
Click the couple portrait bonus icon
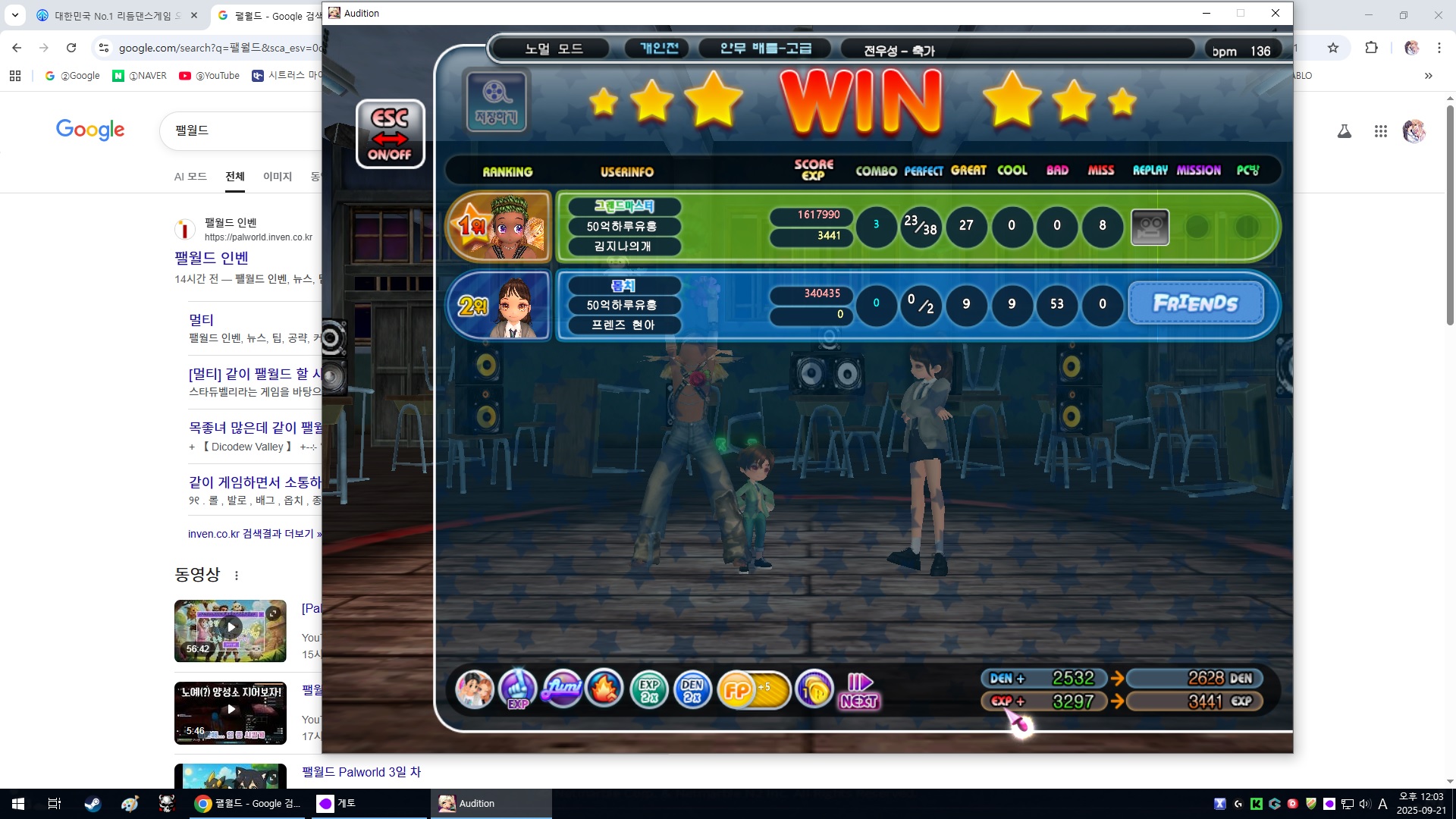[x=475, y=690]
